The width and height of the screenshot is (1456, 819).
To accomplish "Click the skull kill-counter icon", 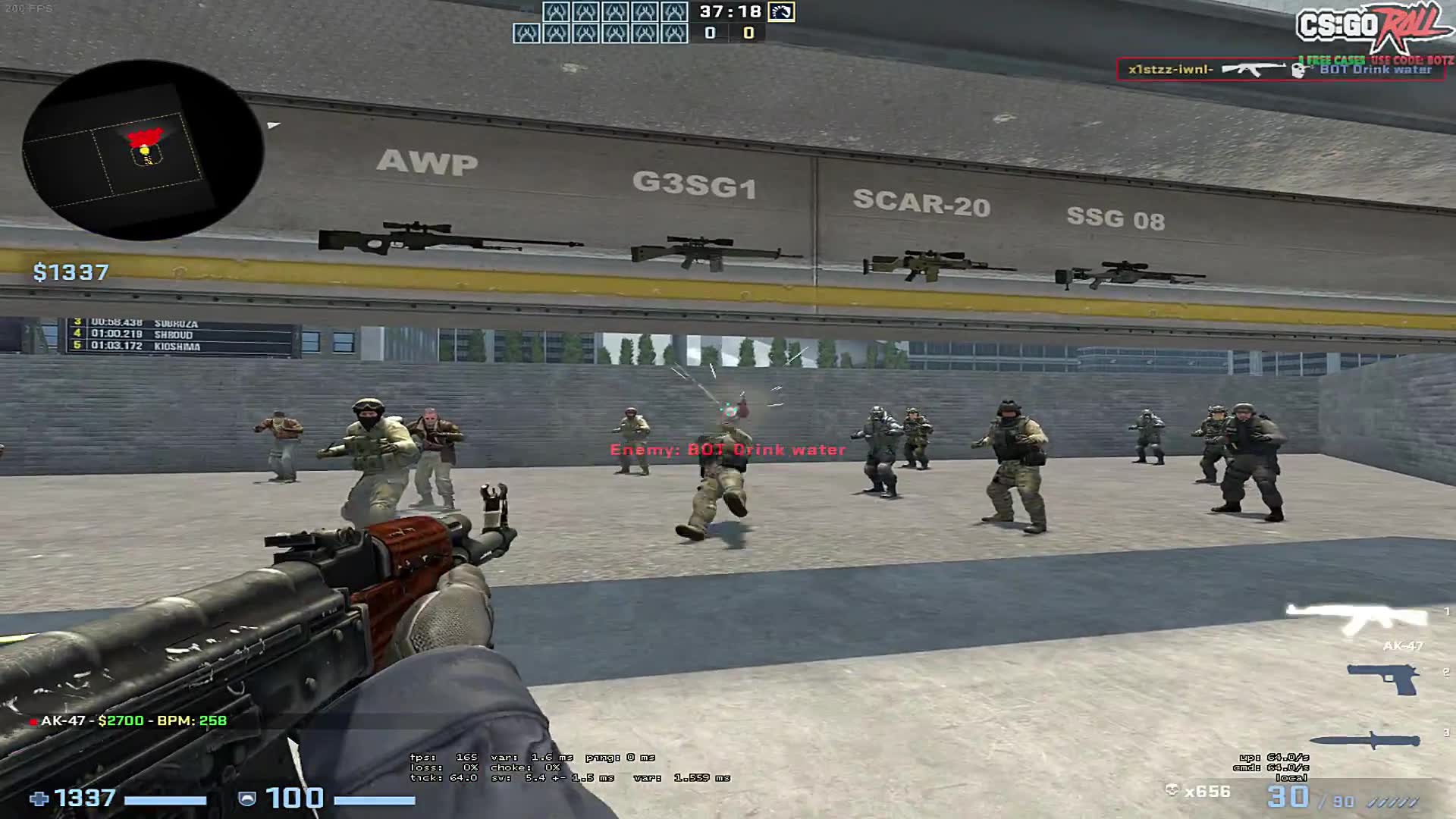I will pyautogui.click(x=1174, y=790).
